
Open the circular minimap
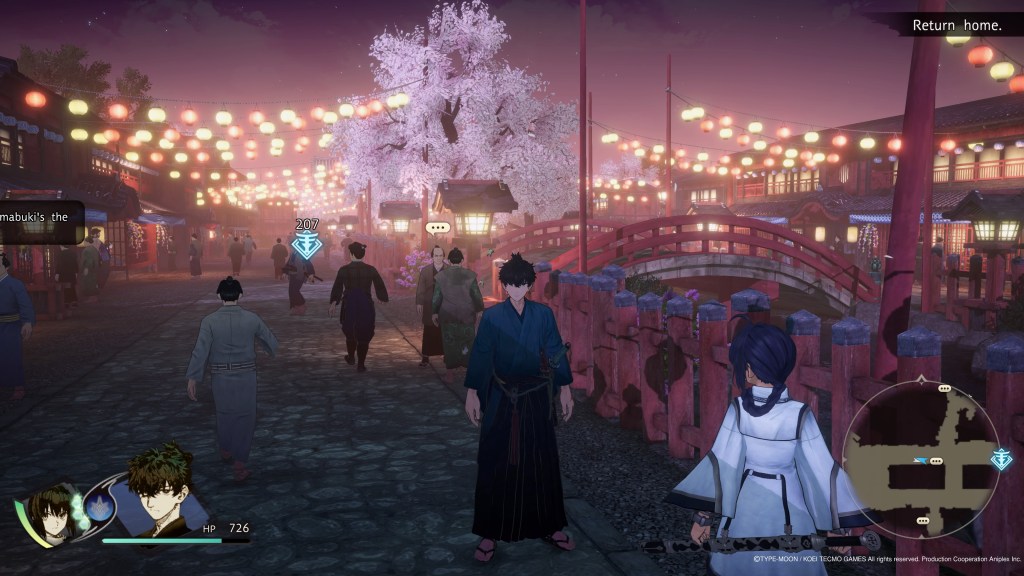pyautogui.click(x=921, y=460)
